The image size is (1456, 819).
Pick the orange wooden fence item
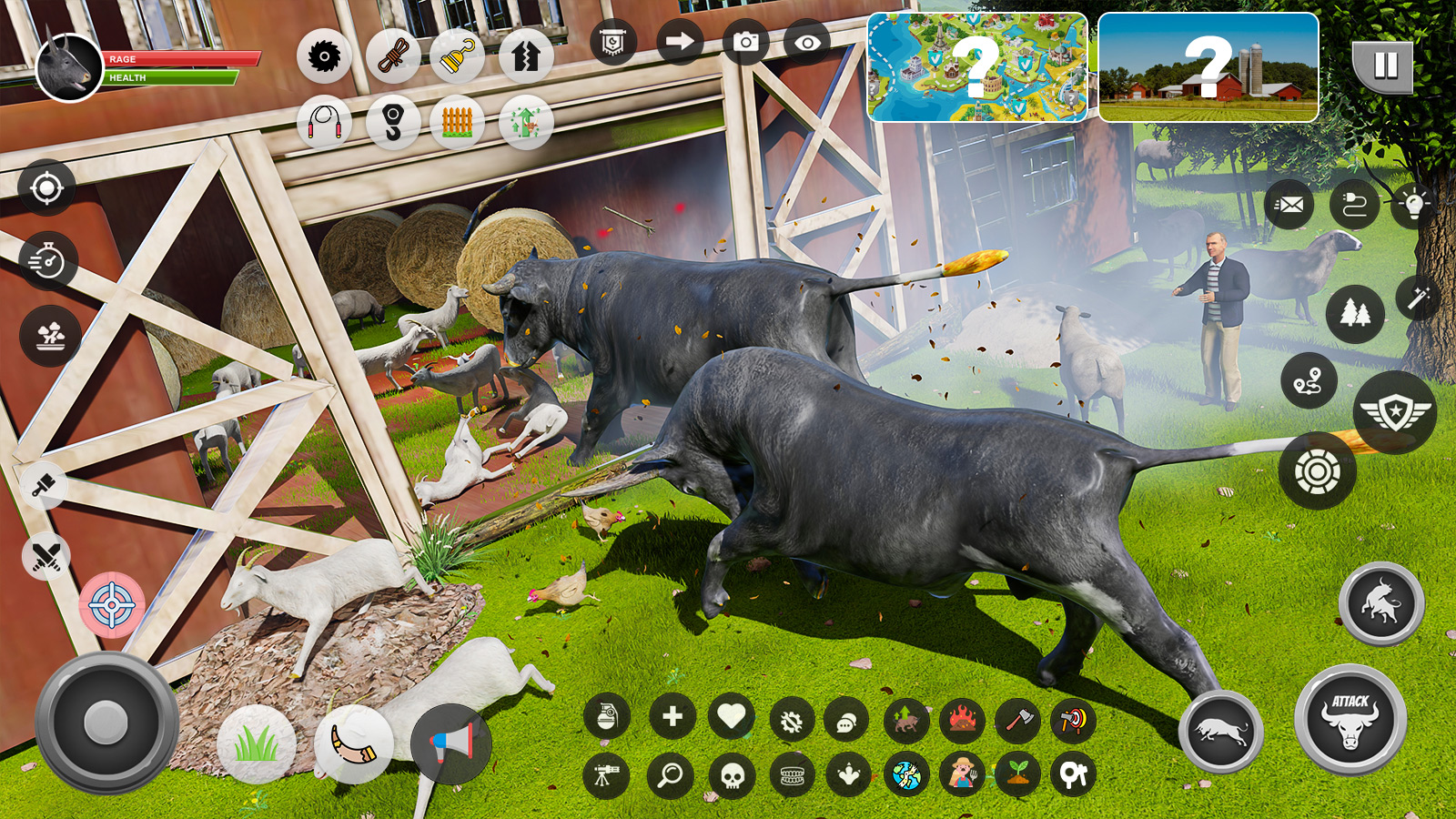(x=457, y=122)
